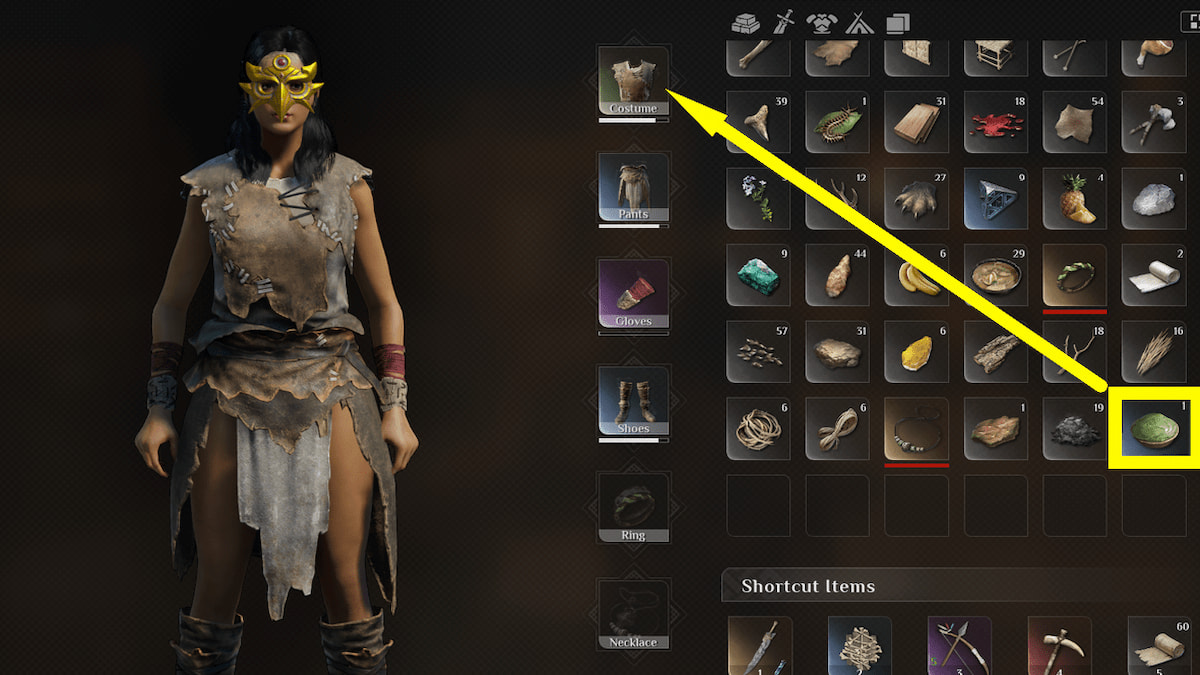
Task: Choose the Gloves equipment slot
Action: click(x=633, y=293)
